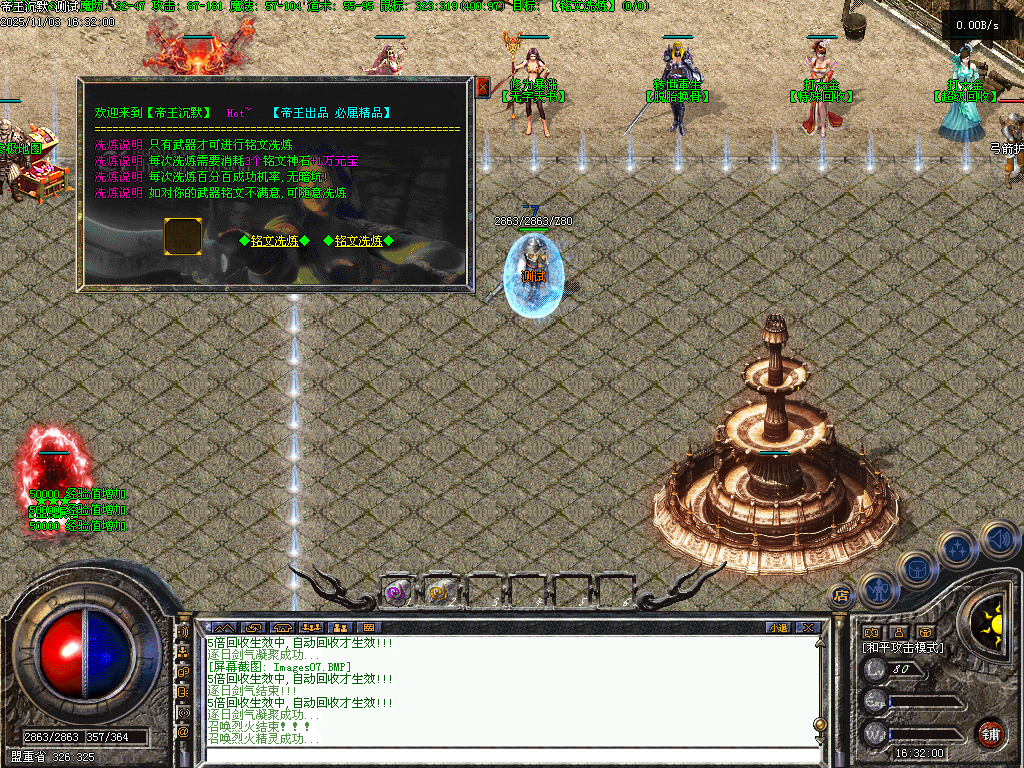Click the weapon item slot in dialog

tap(183, 236)
